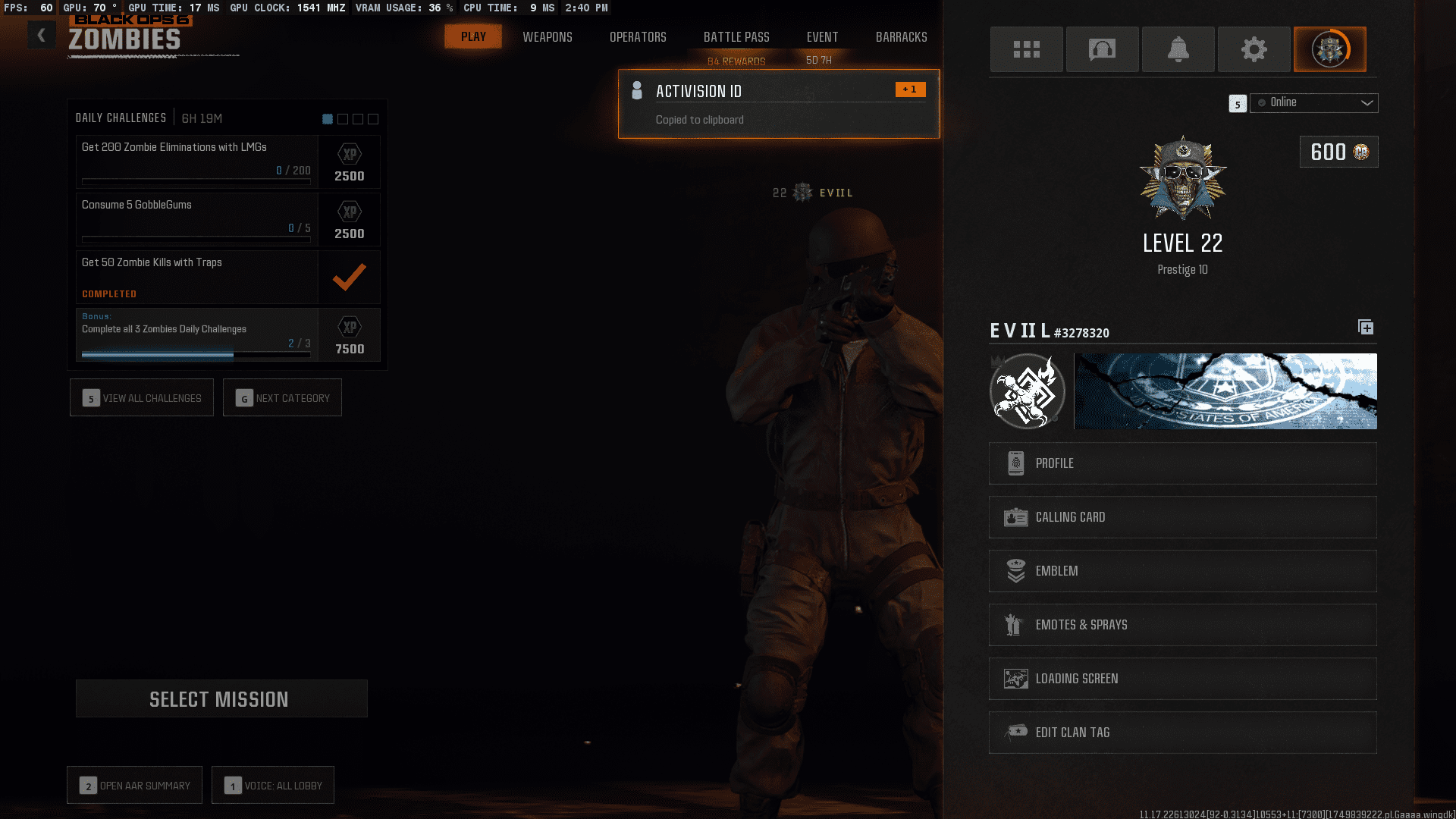Open the Online status dropdown
Image resolution: width=1456 pixels, height=819 pixels.
pyautogui.click(x=1313, y=102)
